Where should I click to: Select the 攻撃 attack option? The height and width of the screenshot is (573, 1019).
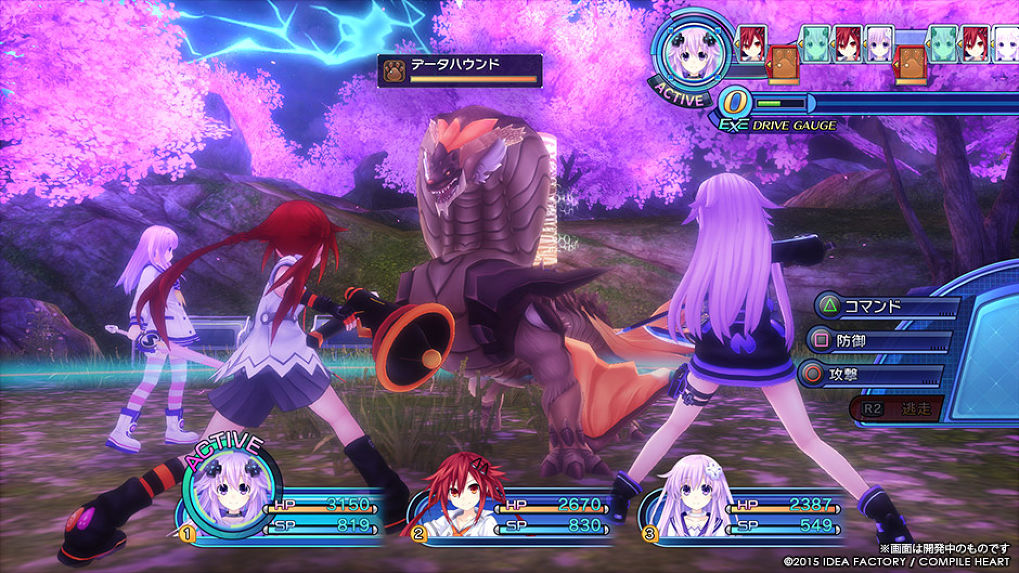point(872,376)
